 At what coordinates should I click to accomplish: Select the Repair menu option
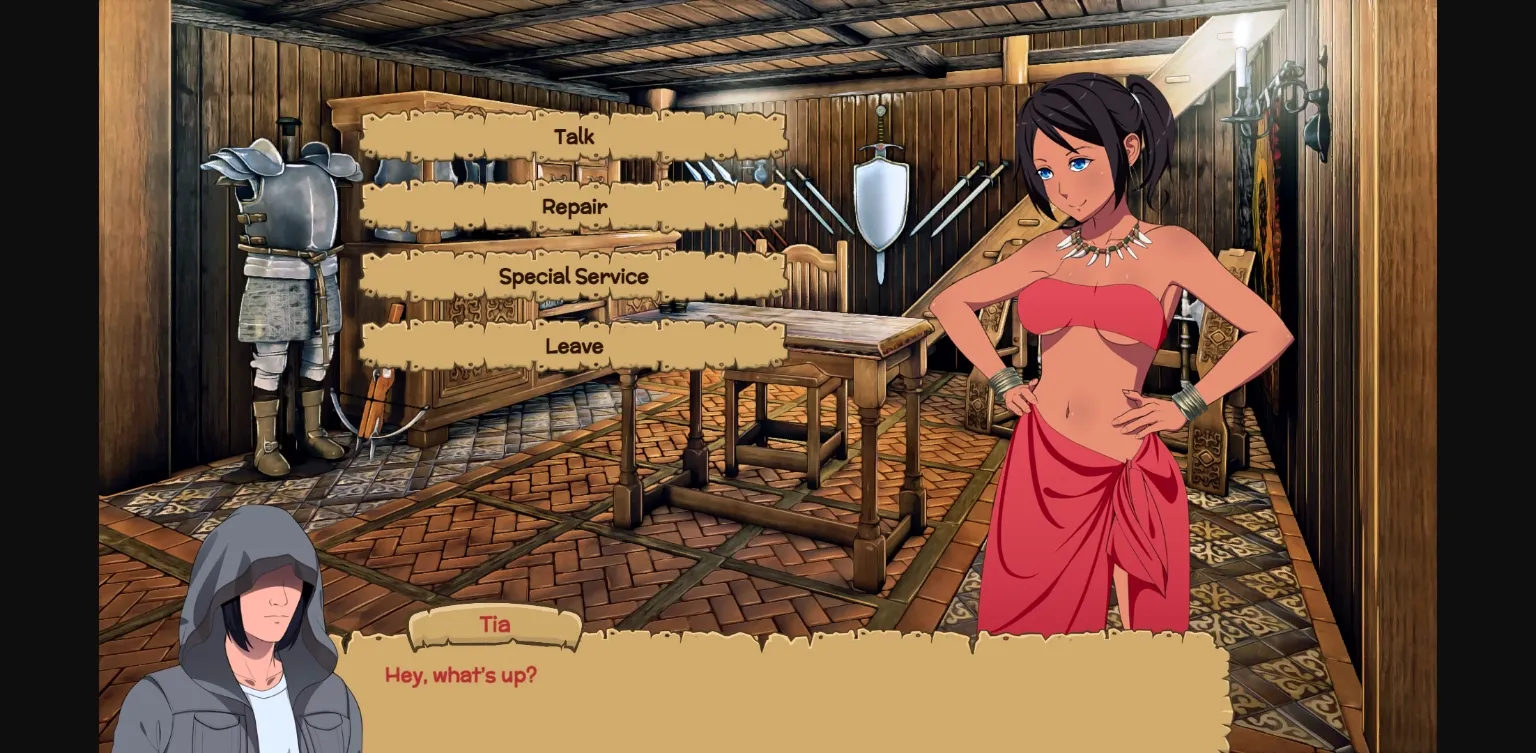click(573, 207)
